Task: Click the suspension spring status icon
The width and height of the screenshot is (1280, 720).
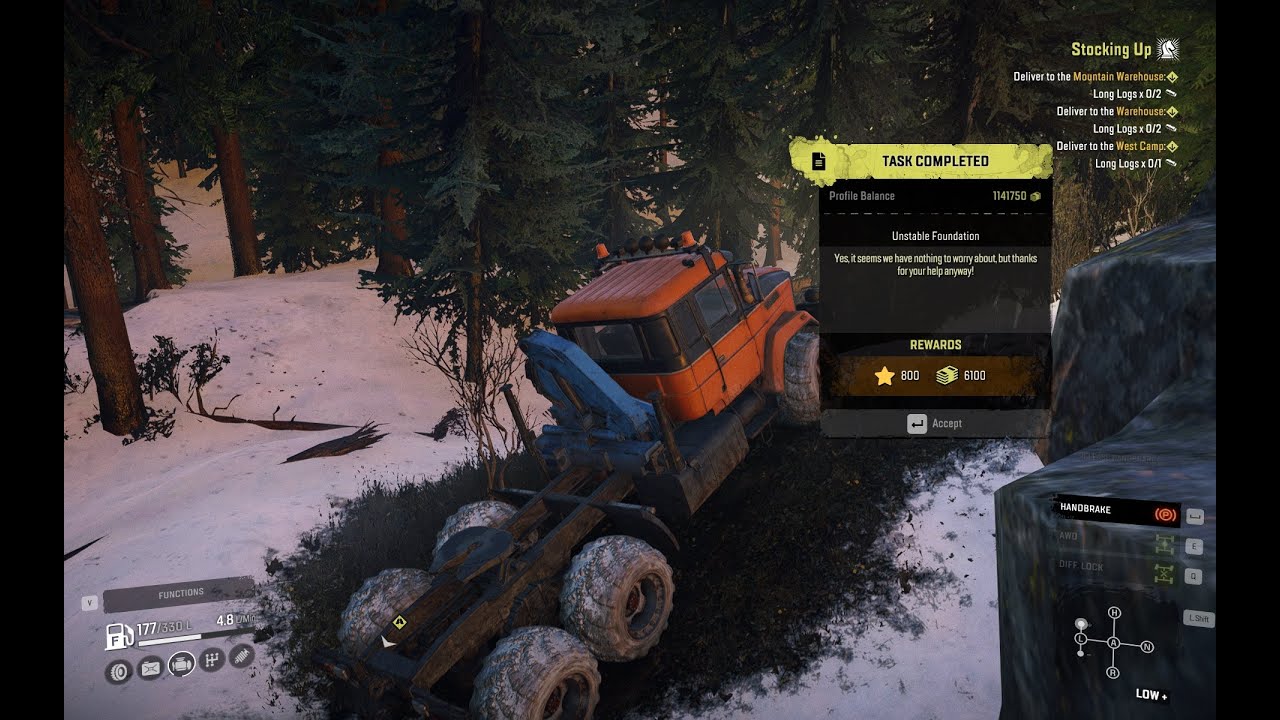Action: click(241, 656)
